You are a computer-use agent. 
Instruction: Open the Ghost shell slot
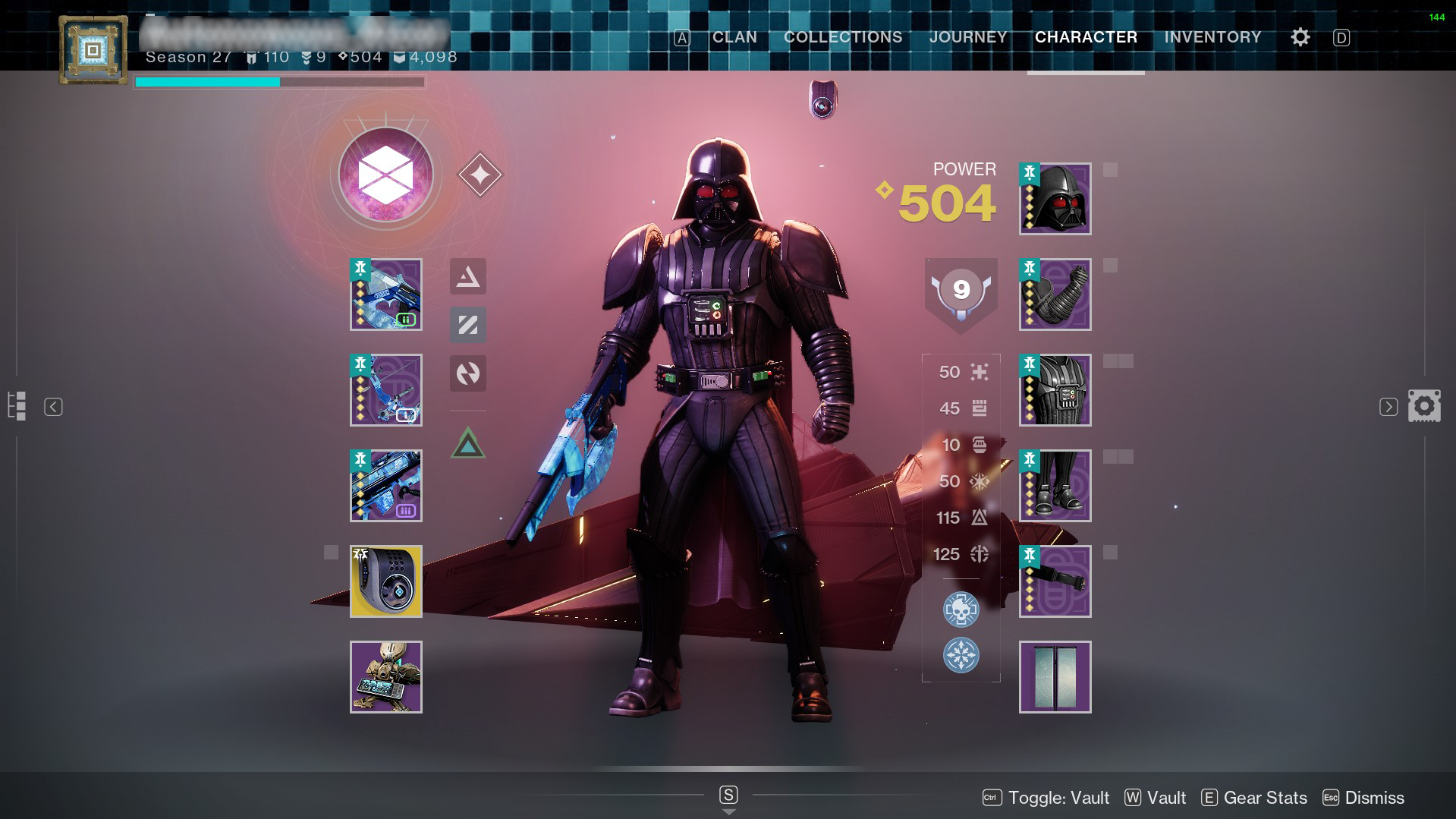point(385,581)
